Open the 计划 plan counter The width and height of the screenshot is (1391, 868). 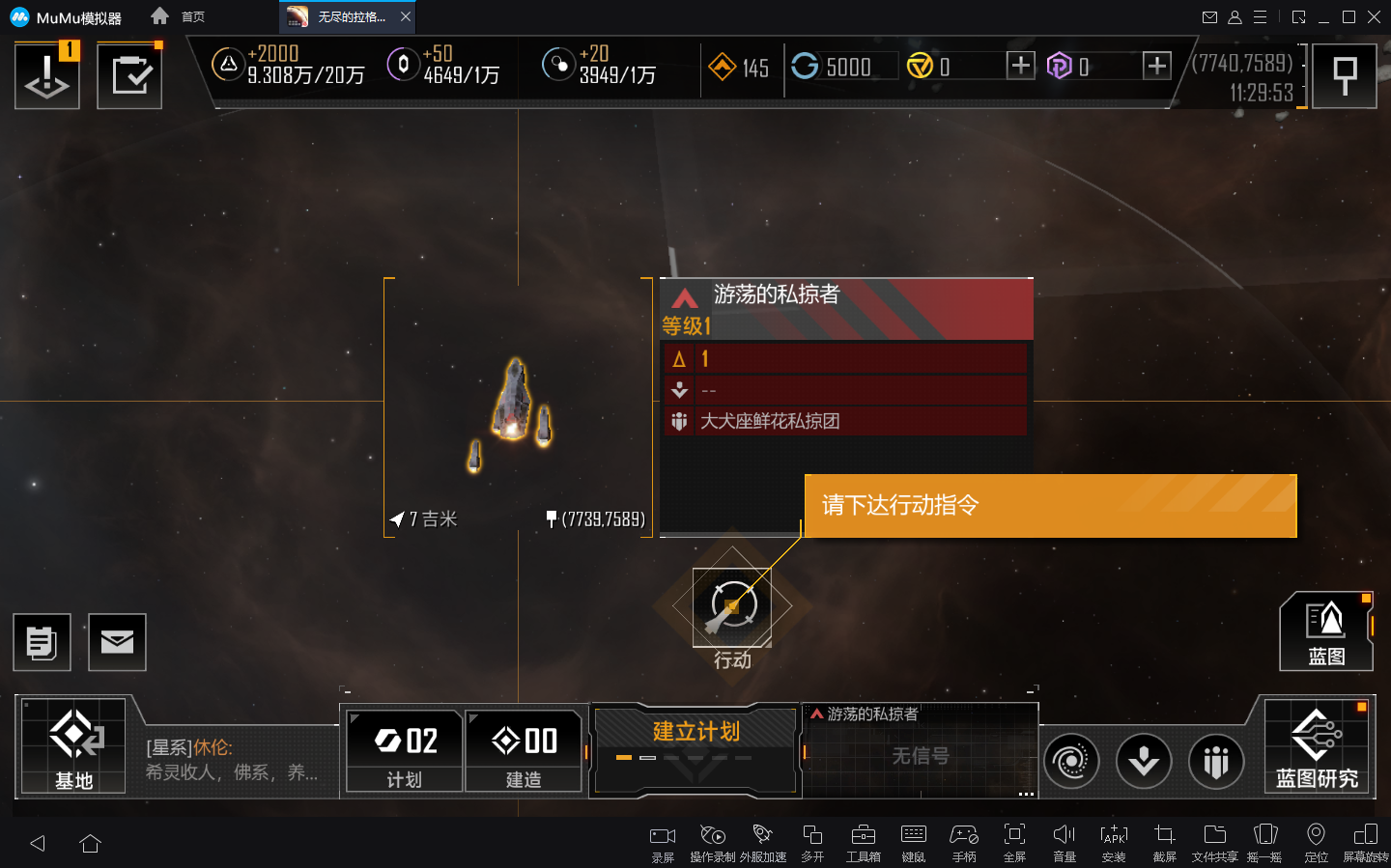point(405,751)
